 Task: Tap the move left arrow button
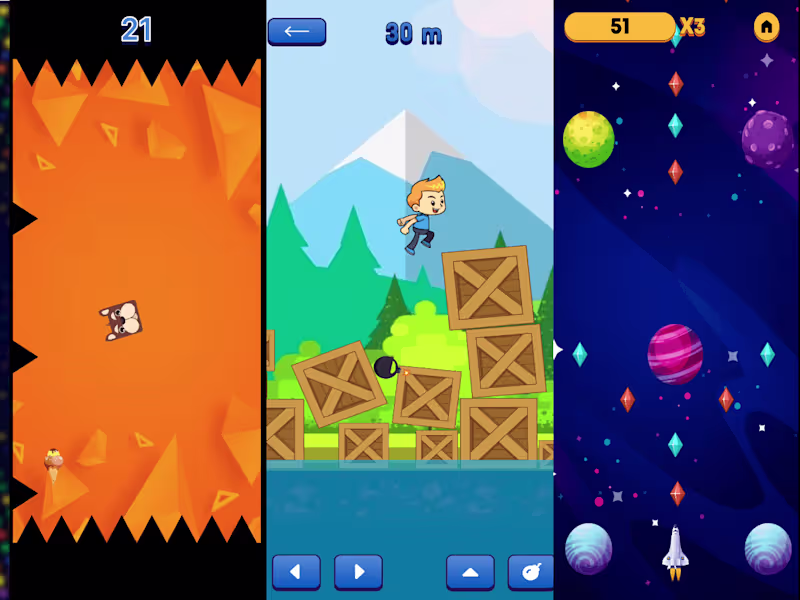pos(296,572)
